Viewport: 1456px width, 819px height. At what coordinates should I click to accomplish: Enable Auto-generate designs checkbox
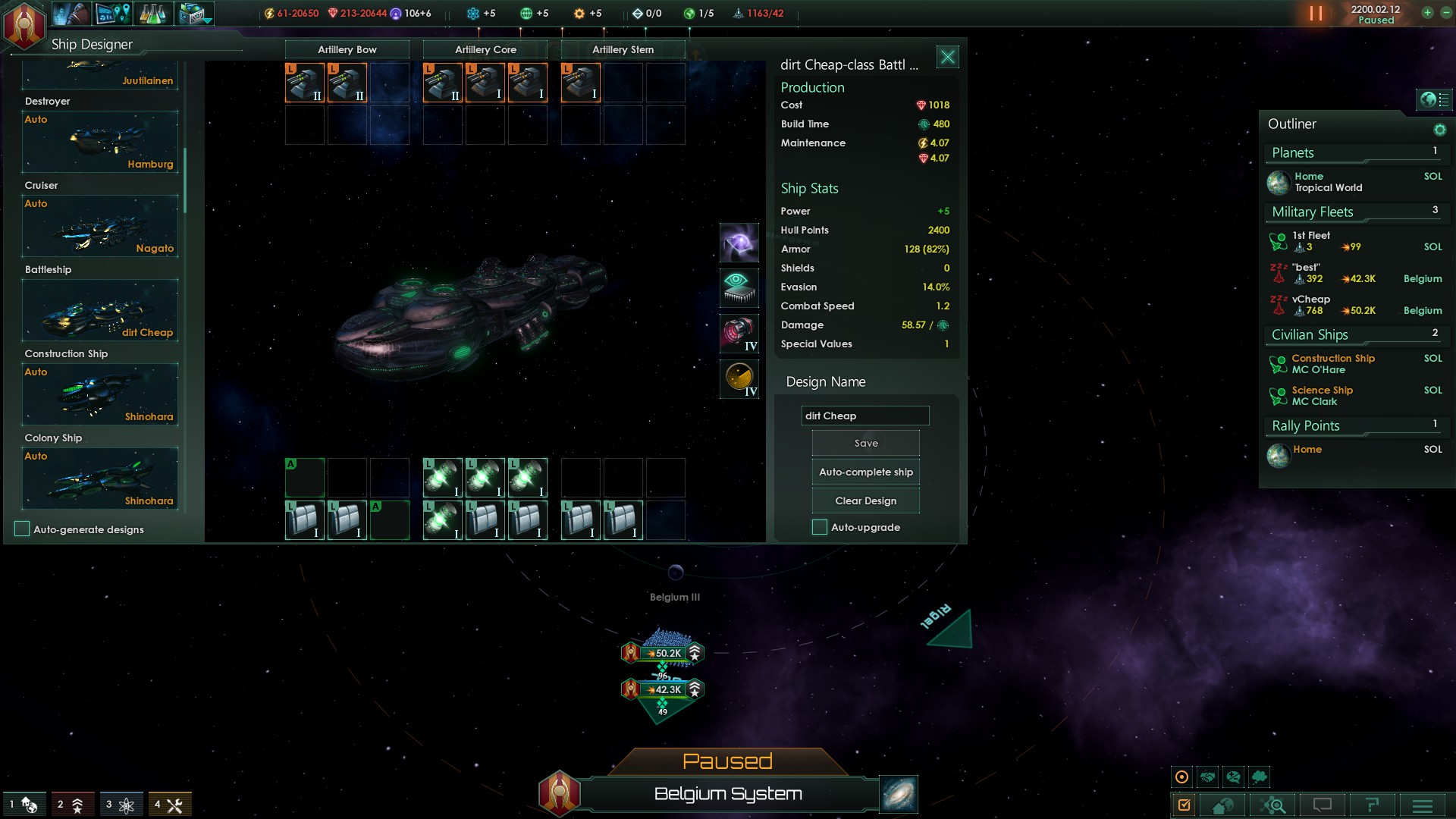point(22,529)
